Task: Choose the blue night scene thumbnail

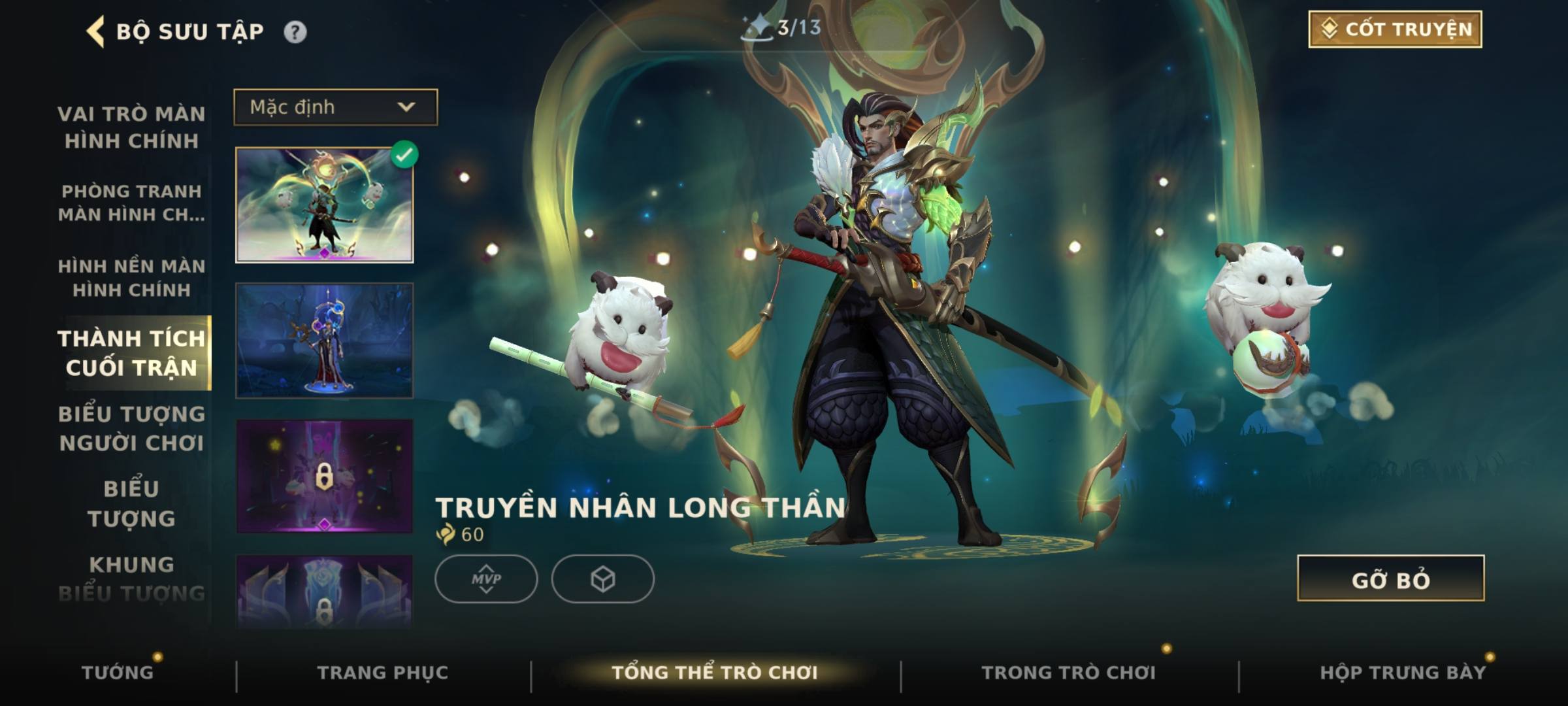Action: (x=324, y=341)
